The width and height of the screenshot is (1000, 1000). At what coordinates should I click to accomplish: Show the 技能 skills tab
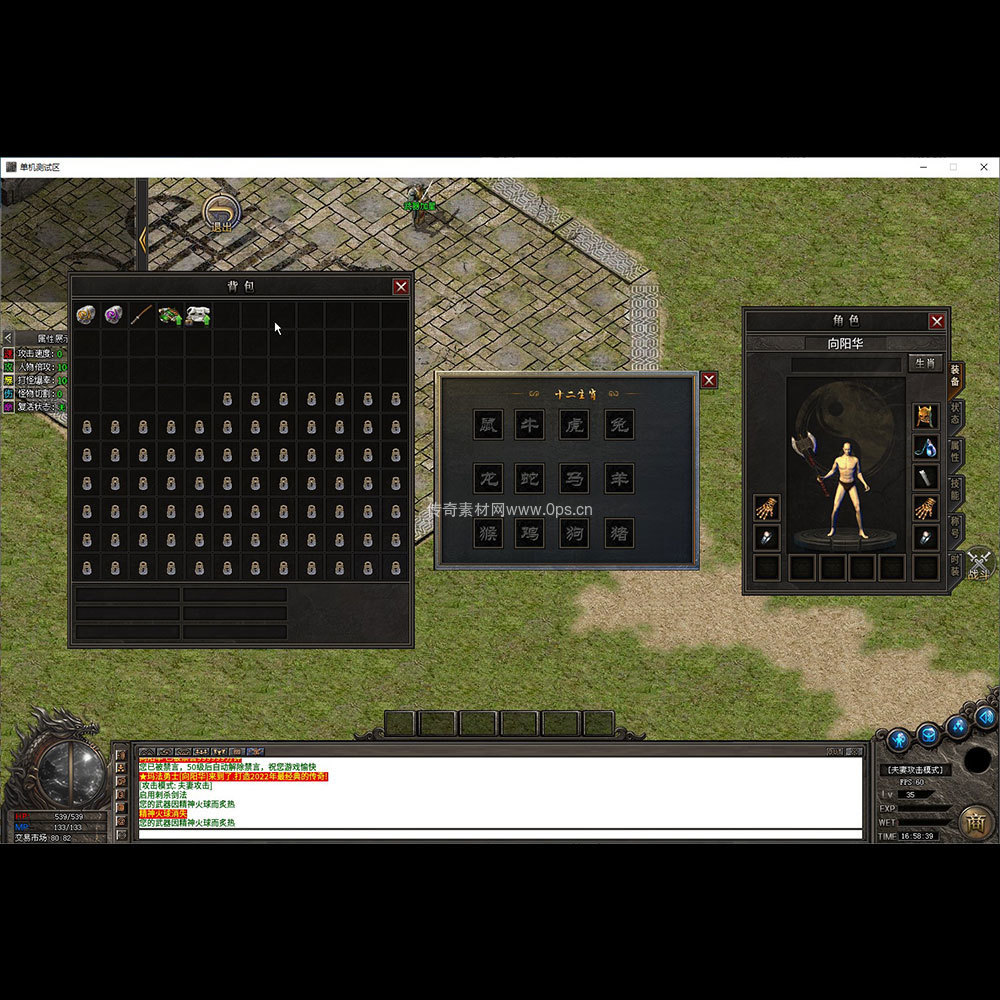[955, 490]
